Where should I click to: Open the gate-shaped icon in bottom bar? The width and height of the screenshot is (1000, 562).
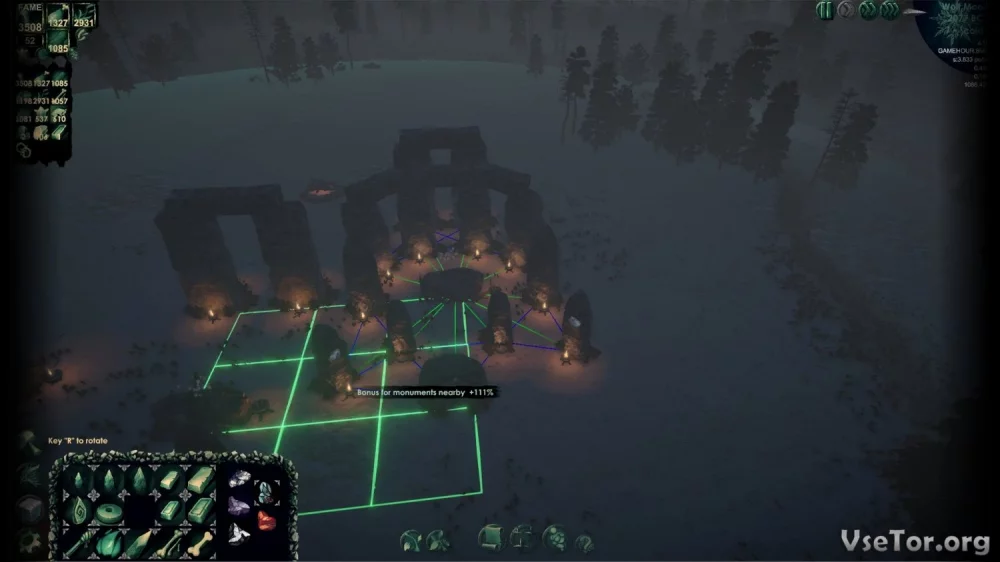522,538
